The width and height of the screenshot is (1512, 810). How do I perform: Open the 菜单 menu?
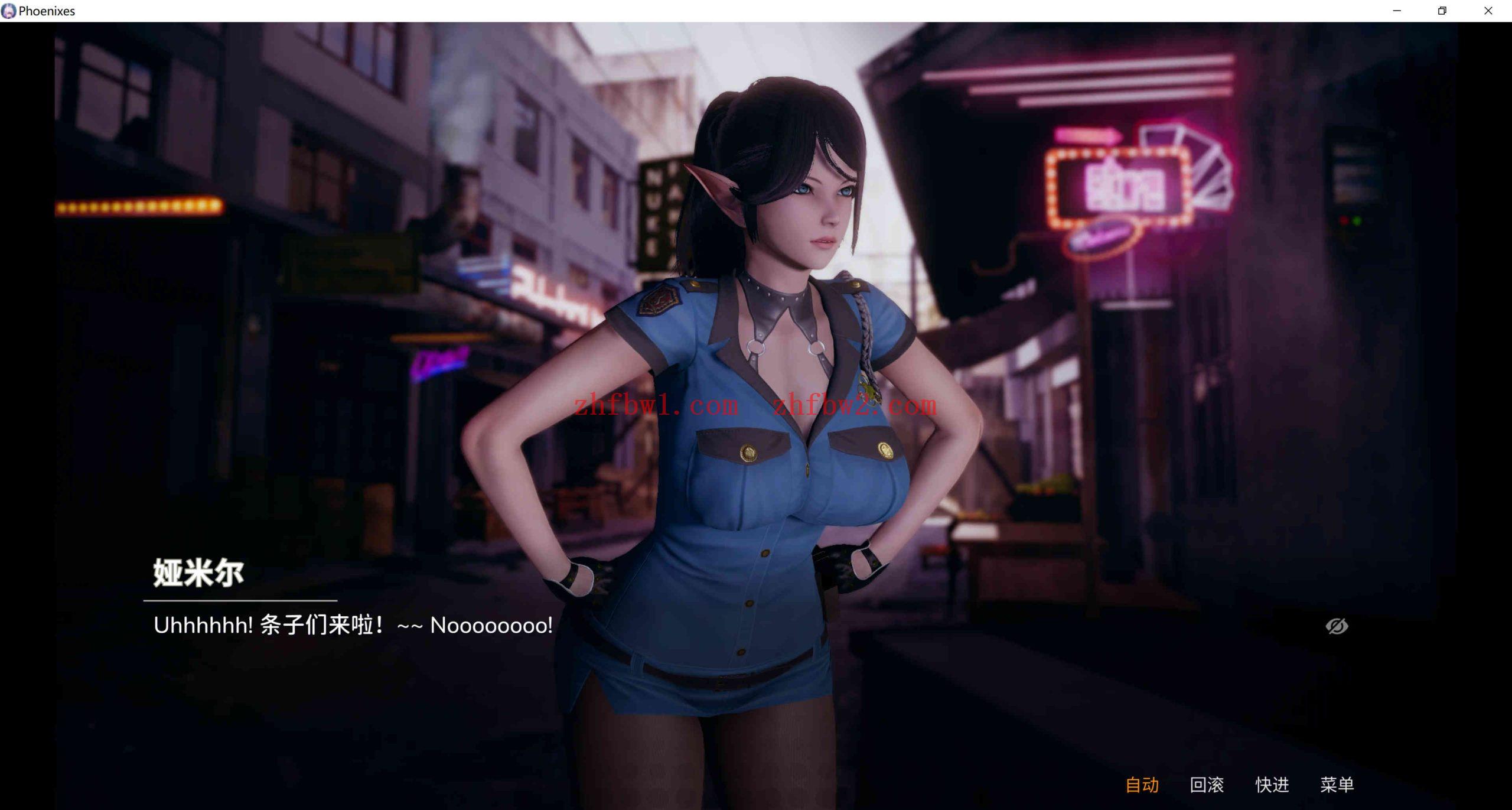[x=1337, y=785]
